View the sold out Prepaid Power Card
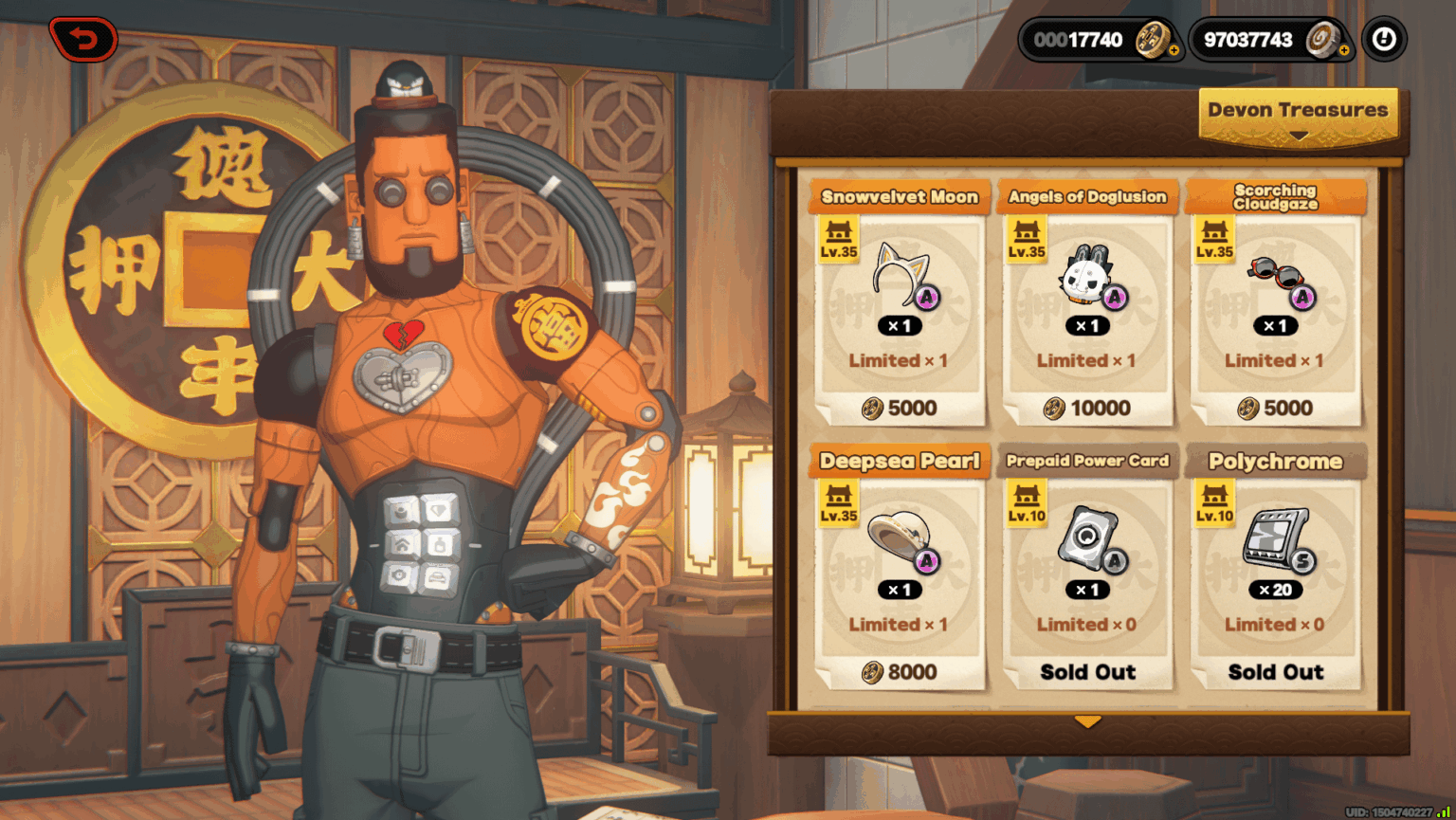Viewport: 1456px width, 820px height. (1086, 567)
